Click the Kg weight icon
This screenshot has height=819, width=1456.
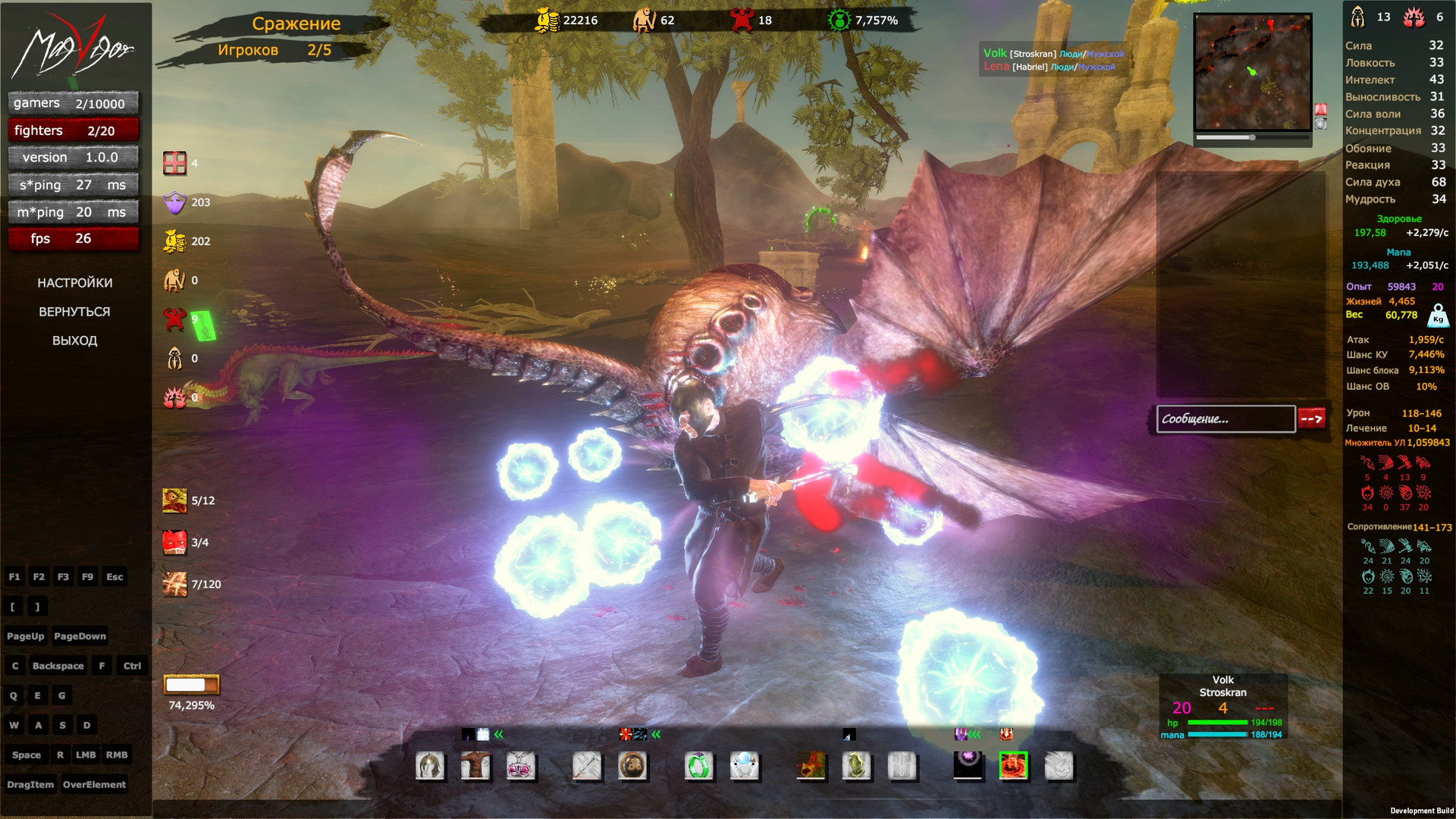pos(1438,315)
